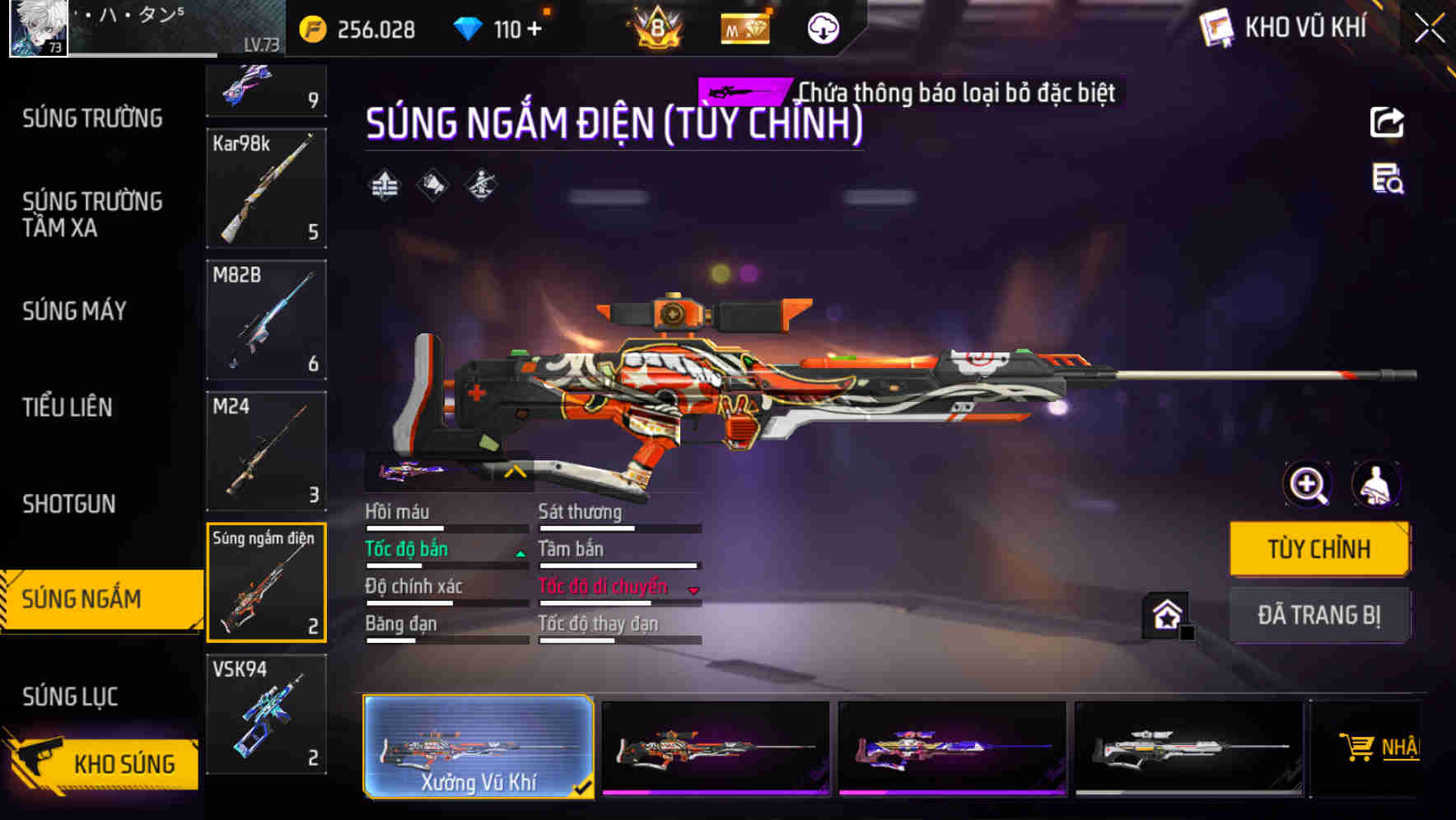Switch to SÚNG TRƯỜNG category
The height and width of the screenshot is (820, 1456).
92,119
